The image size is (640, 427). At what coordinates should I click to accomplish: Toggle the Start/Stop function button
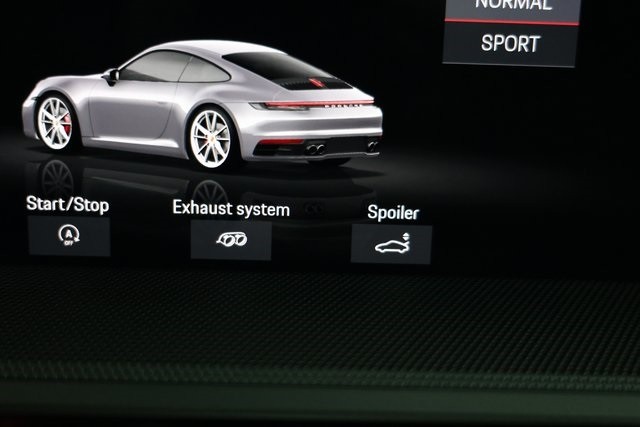tap(69, 236)
